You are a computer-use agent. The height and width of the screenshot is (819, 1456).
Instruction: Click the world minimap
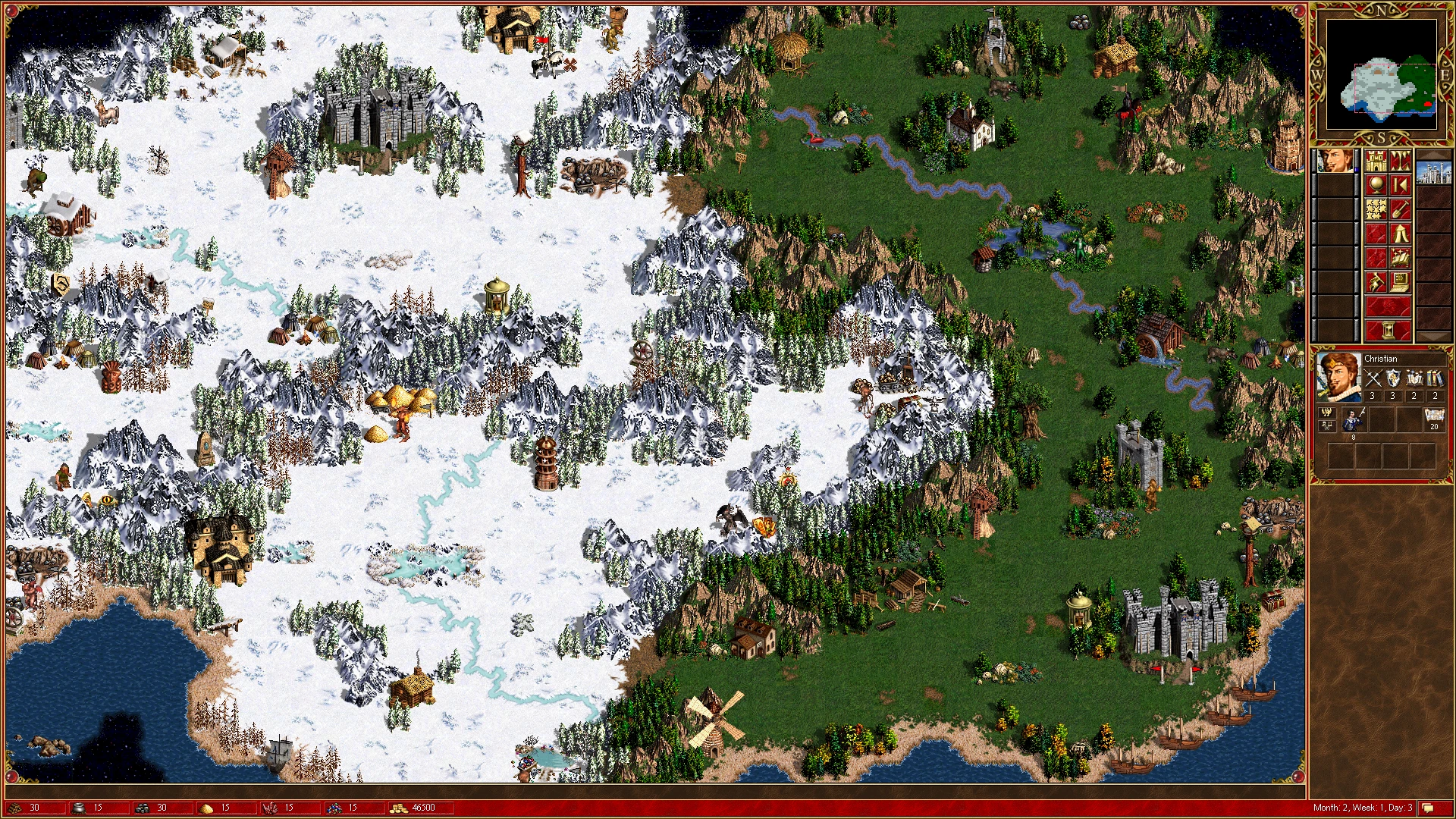coord(1381,76)
